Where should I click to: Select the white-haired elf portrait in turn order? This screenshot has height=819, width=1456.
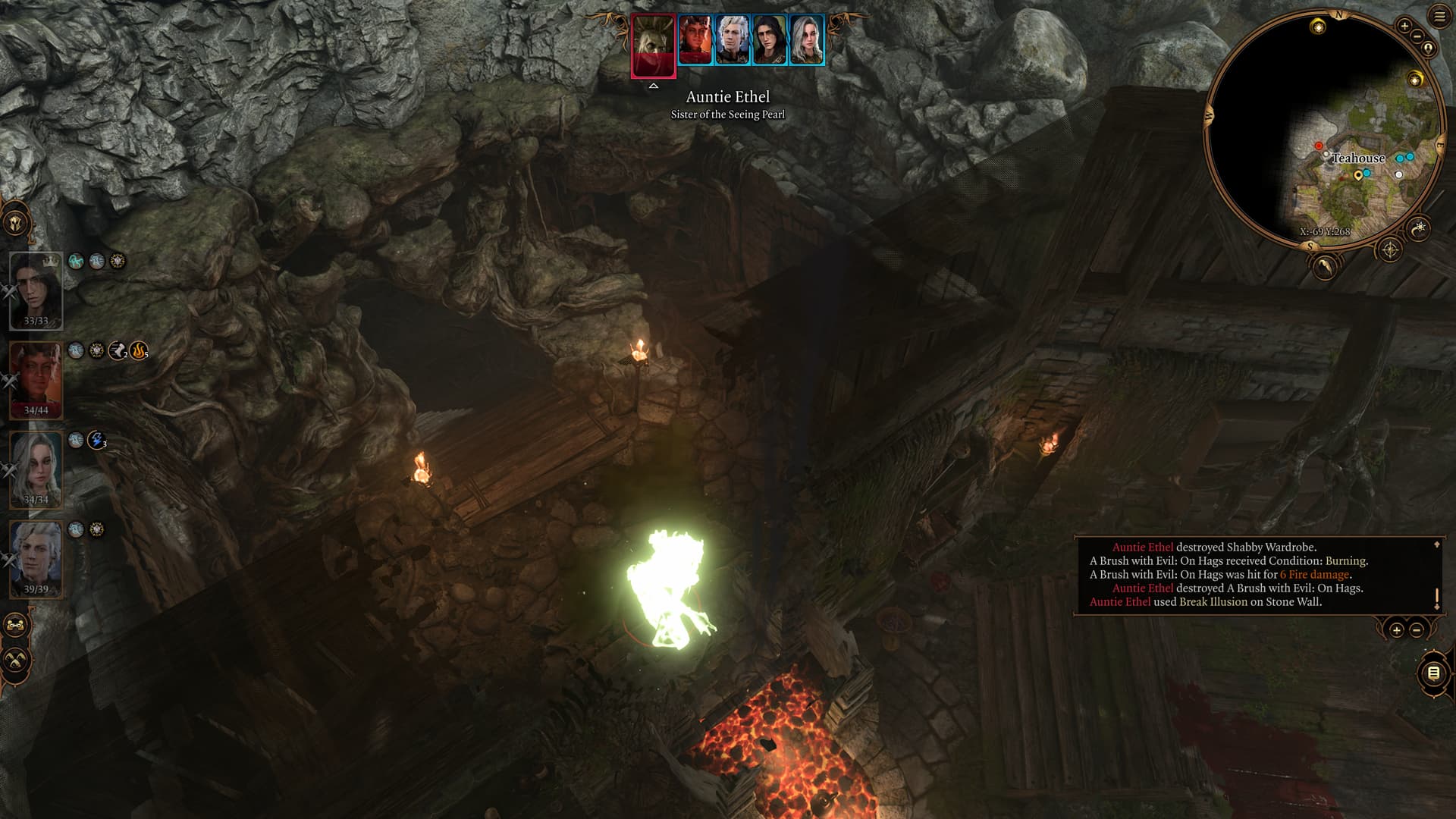coord(732,40)
